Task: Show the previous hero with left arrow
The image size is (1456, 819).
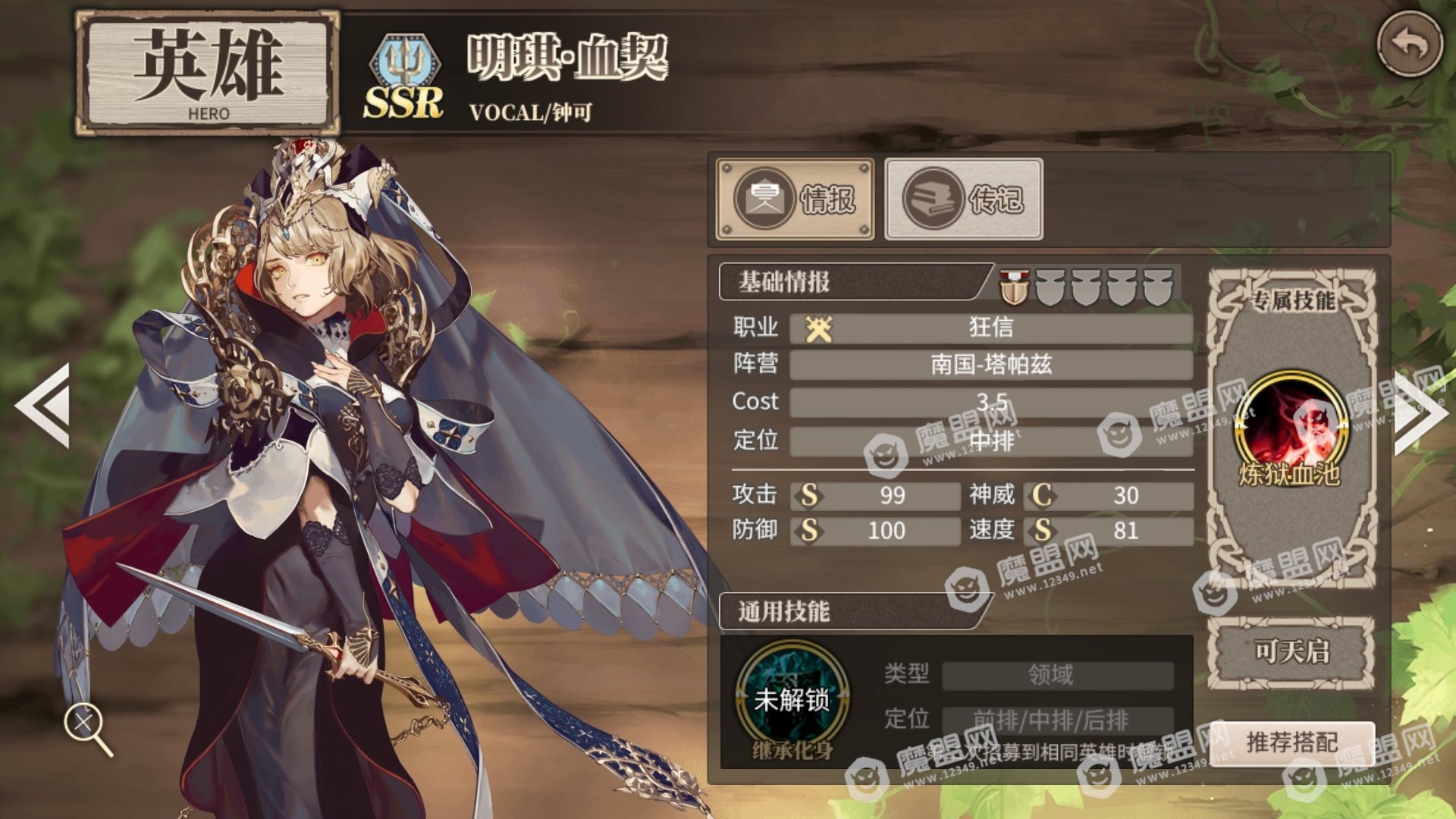Action: (44, 406)
